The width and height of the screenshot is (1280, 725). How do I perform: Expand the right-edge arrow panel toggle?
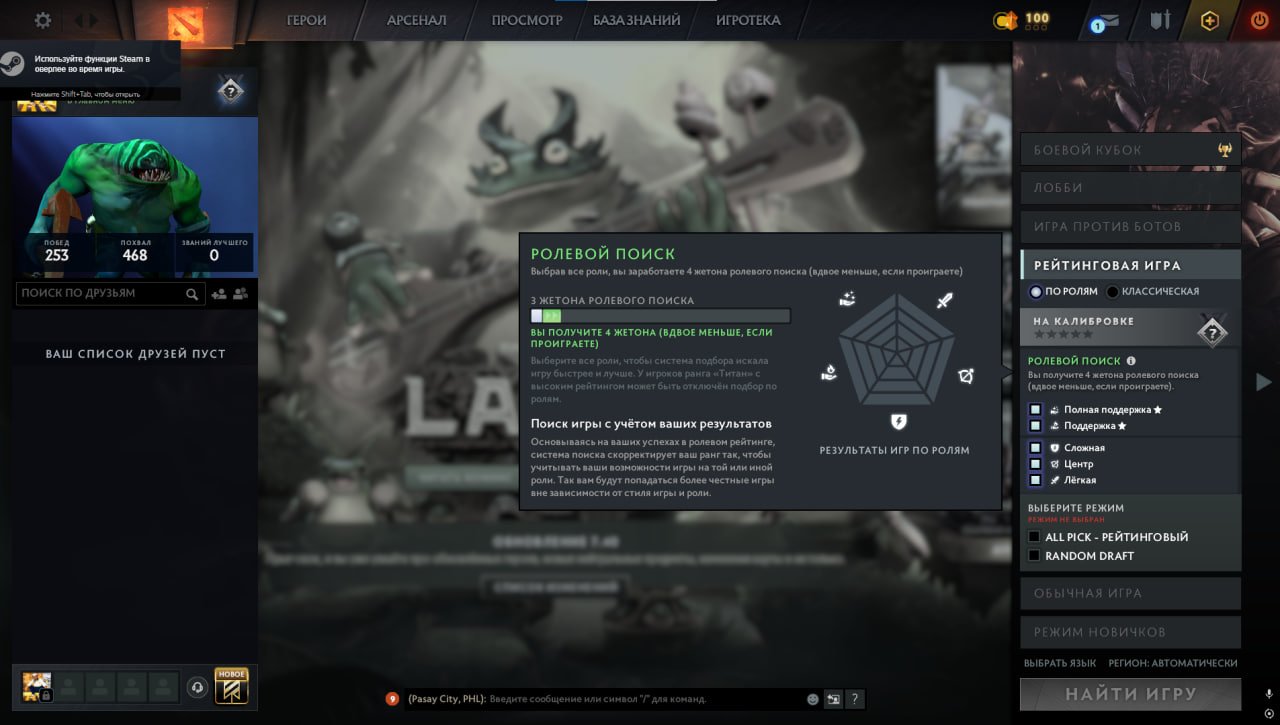(1263, 380)
